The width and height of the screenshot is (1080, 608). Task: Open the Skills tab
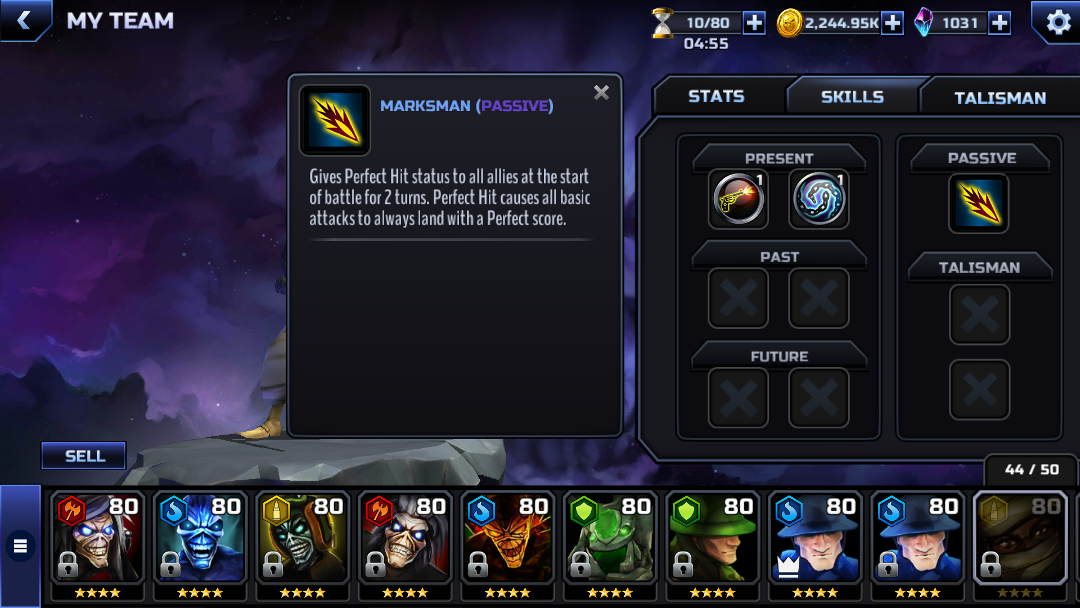click(852, 96)
